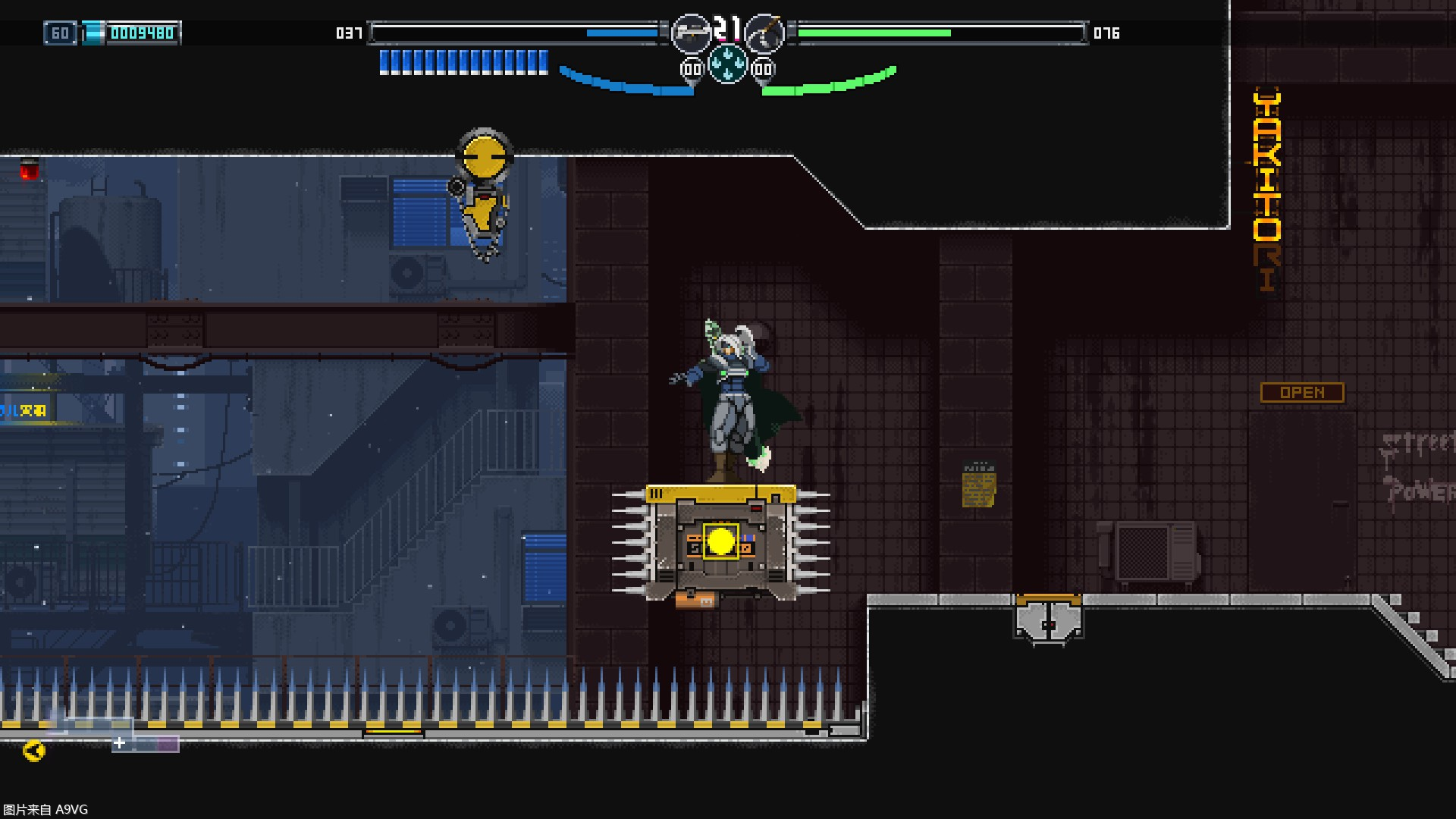
Task: Click the yellow left-arrow indicator icon
Action: click(x=34, y=751)
